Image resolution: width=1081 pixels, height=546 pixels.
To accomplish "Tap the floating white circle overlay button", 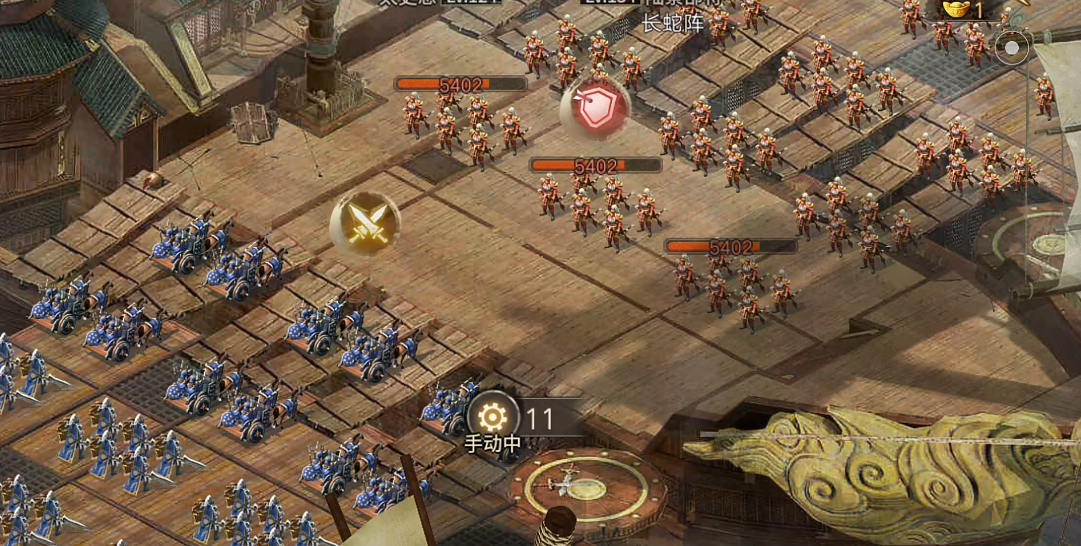I will (x=1012, y=48).
